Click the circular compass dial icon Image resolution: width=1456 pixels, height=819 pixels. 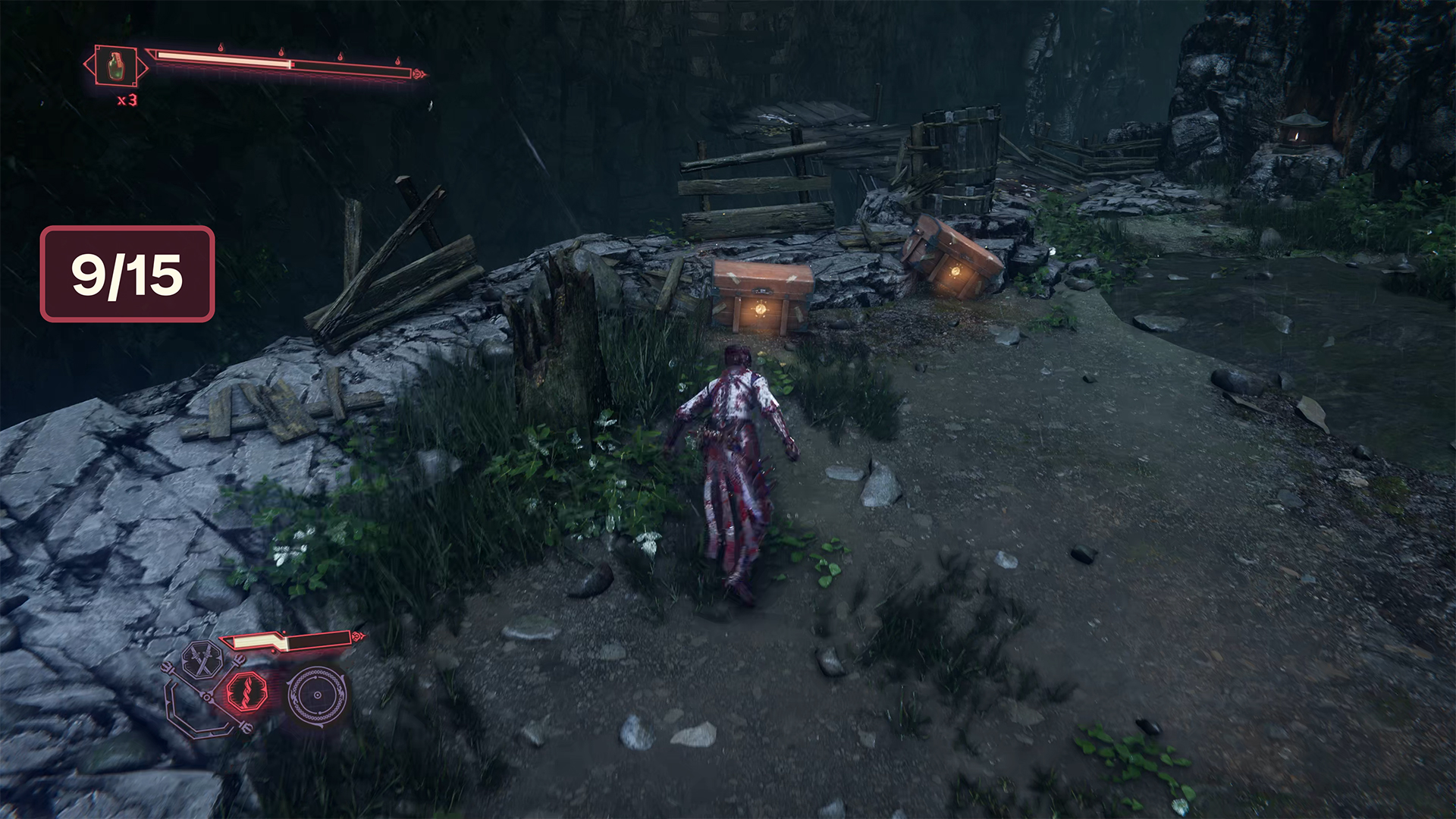point(317,695)
